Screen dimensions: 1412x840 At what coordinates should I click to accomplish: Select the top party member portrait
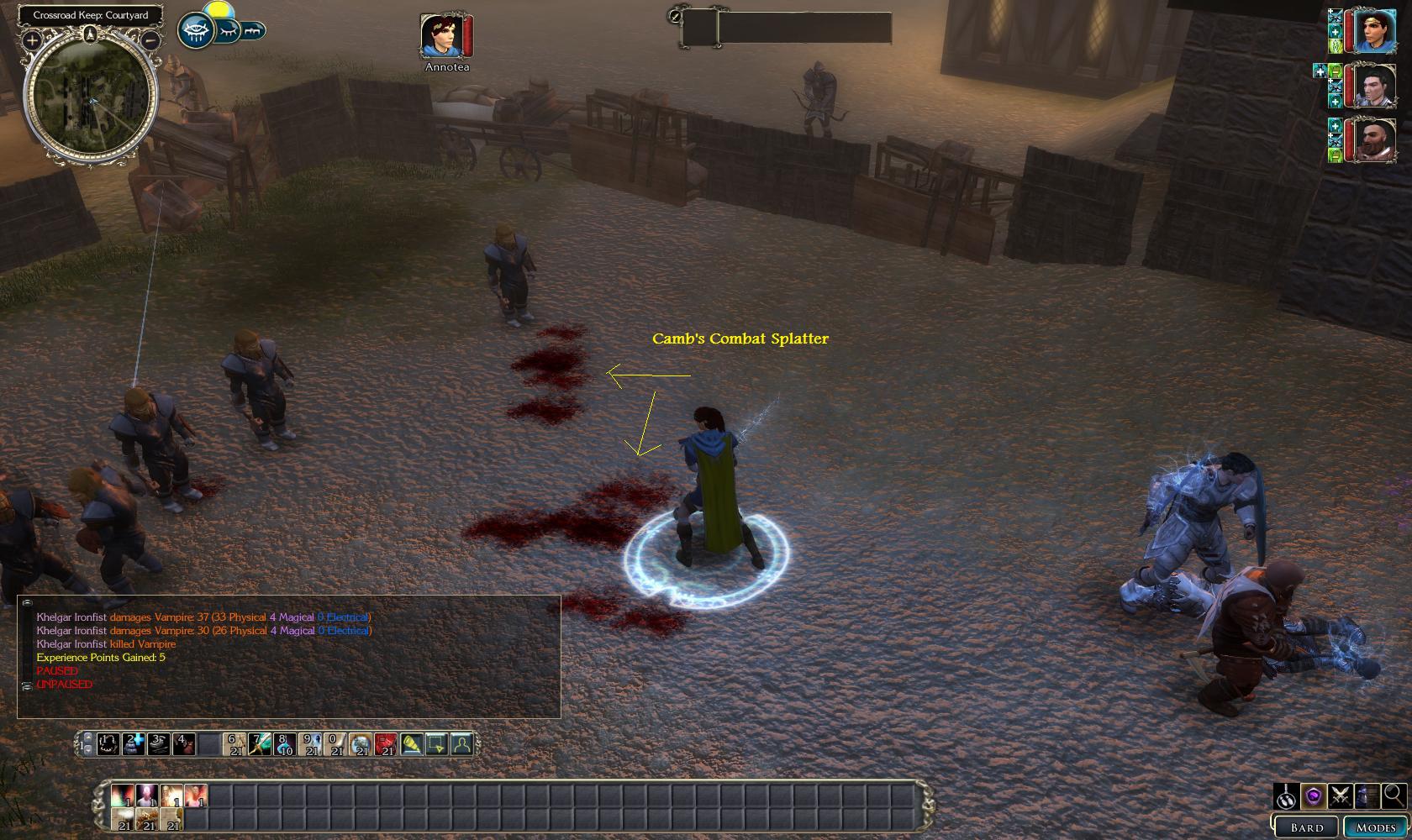1374,30
